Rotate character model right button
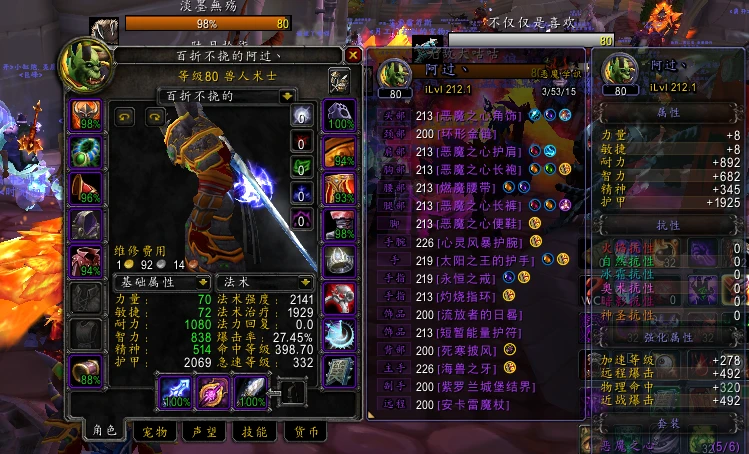 coord(153,116)
